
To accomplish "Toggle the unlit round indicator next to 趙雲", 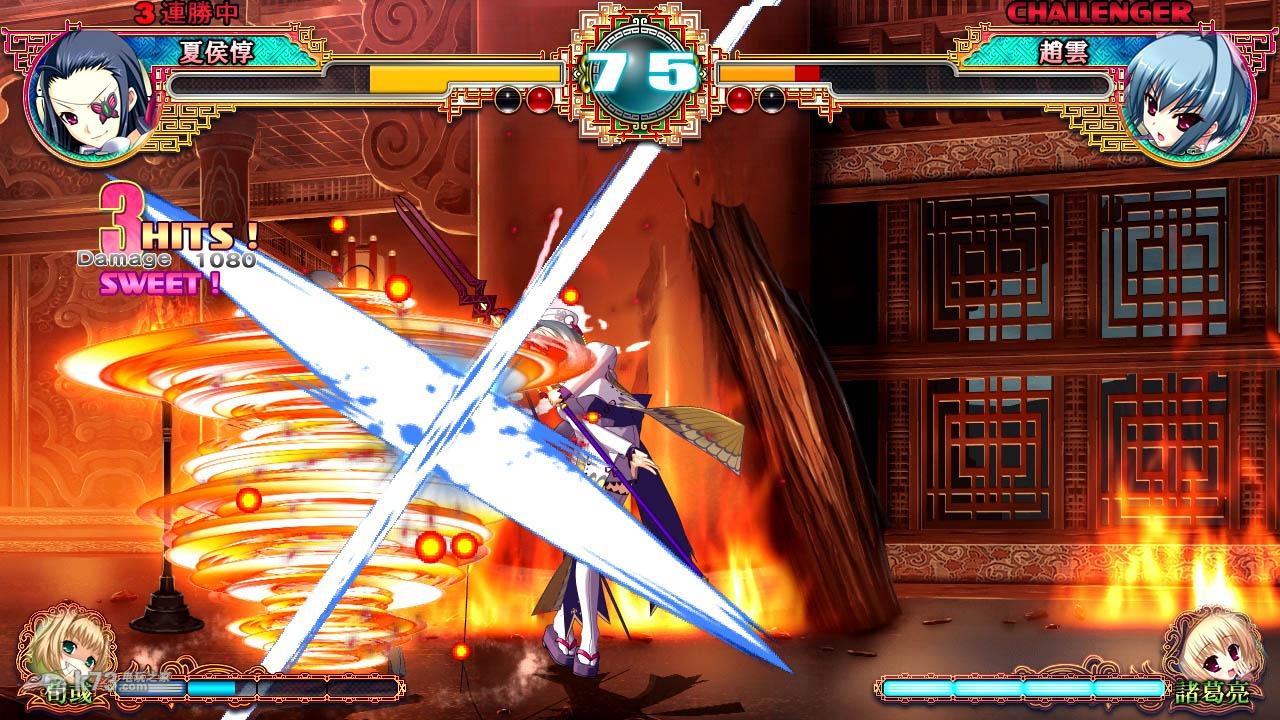I will click(773, 100).
